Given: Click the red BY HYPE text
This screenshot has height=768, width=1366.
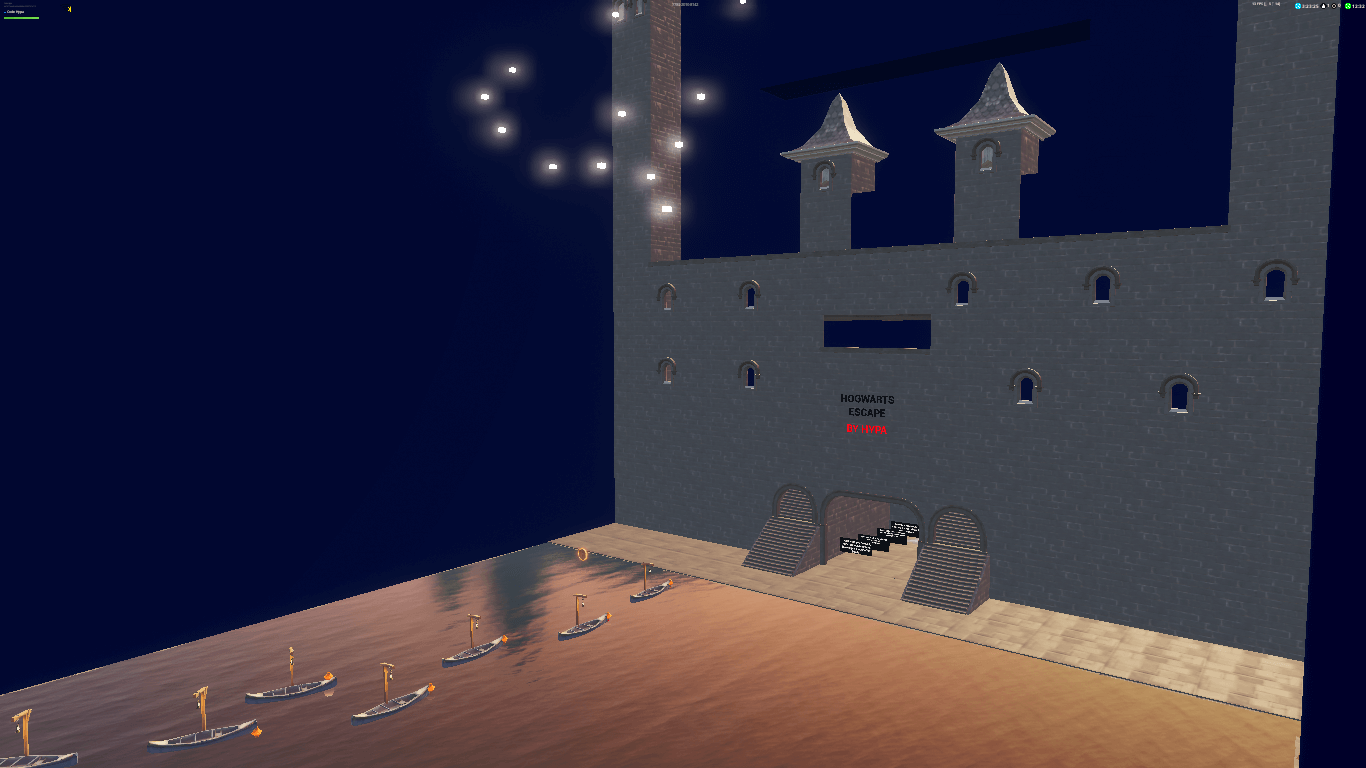Looking at the screenshot, I should [866, 428].
